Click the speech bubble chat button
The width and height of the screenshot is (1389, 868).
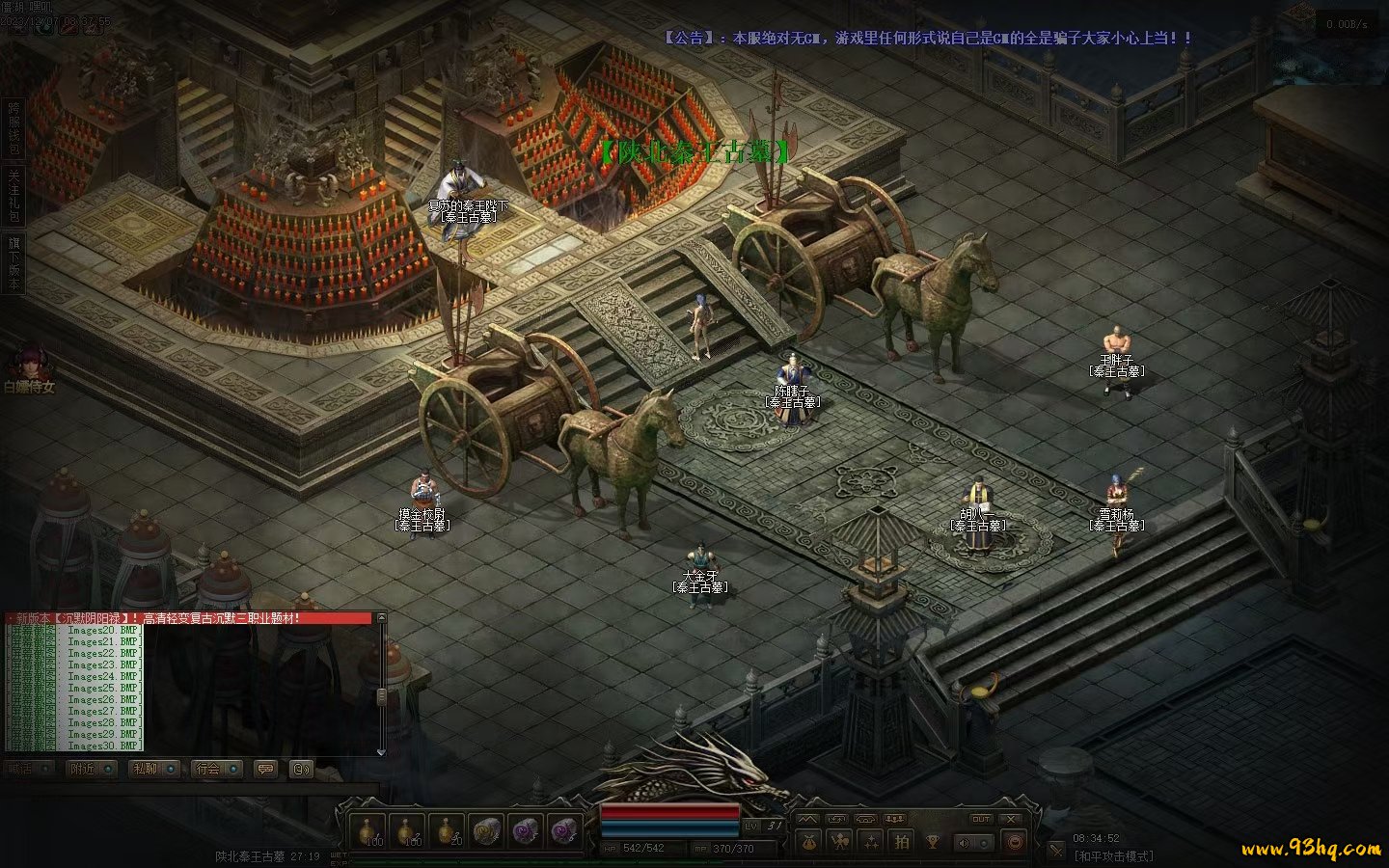pyautogui.click(x=265, y=769)
